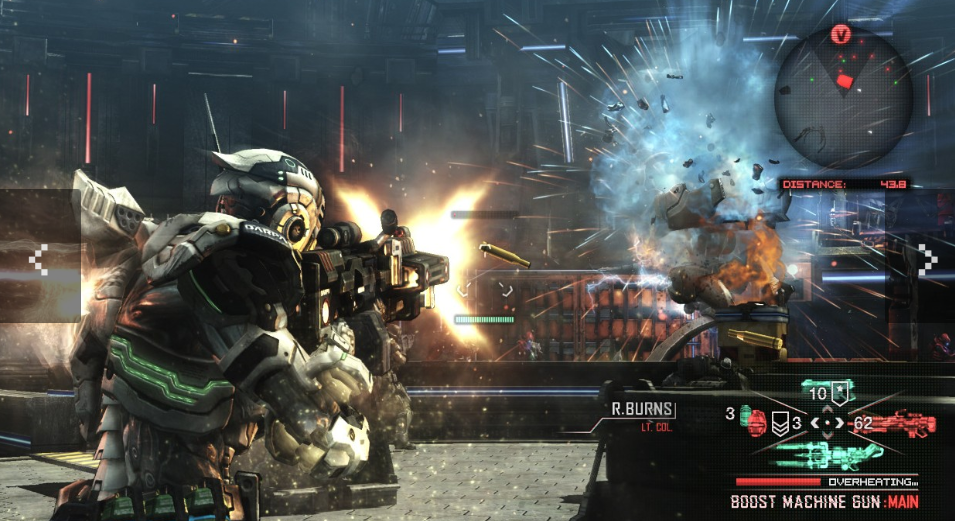Viewport: 955px width, 521px height.
Task: Click the weapon selector center crosshair
Action: pyautogui.click(x=827, y=423)
